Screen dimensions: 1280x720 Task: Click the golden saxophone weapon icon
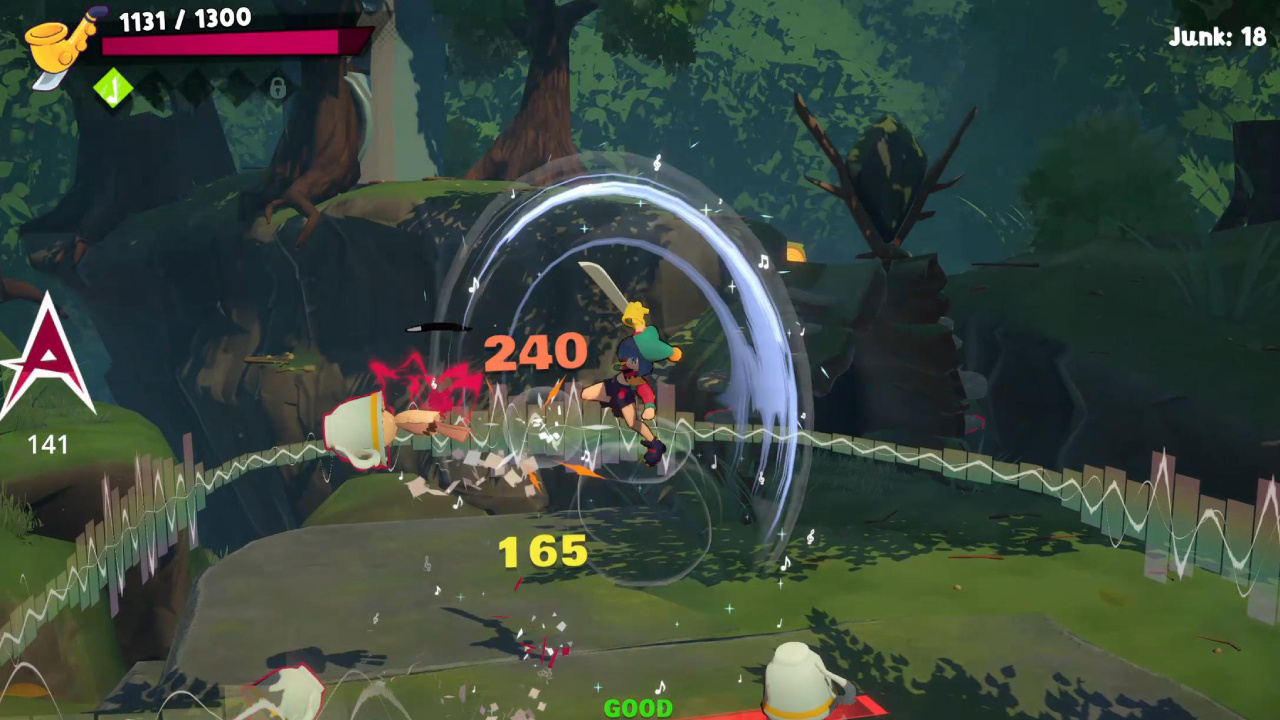tap(58, 45)
